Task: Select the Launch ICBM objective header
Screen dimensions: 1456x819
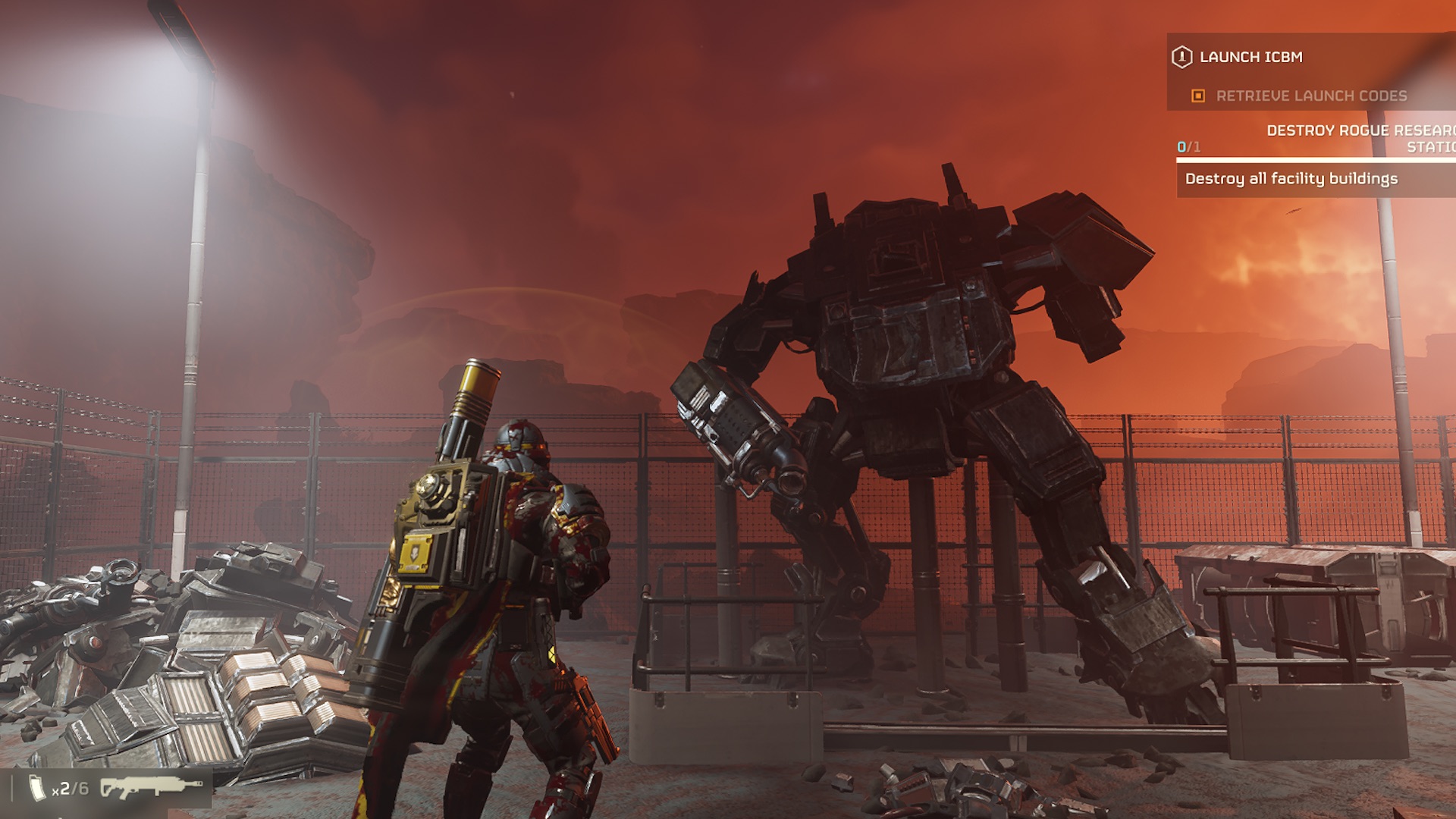Action: 1250,57
